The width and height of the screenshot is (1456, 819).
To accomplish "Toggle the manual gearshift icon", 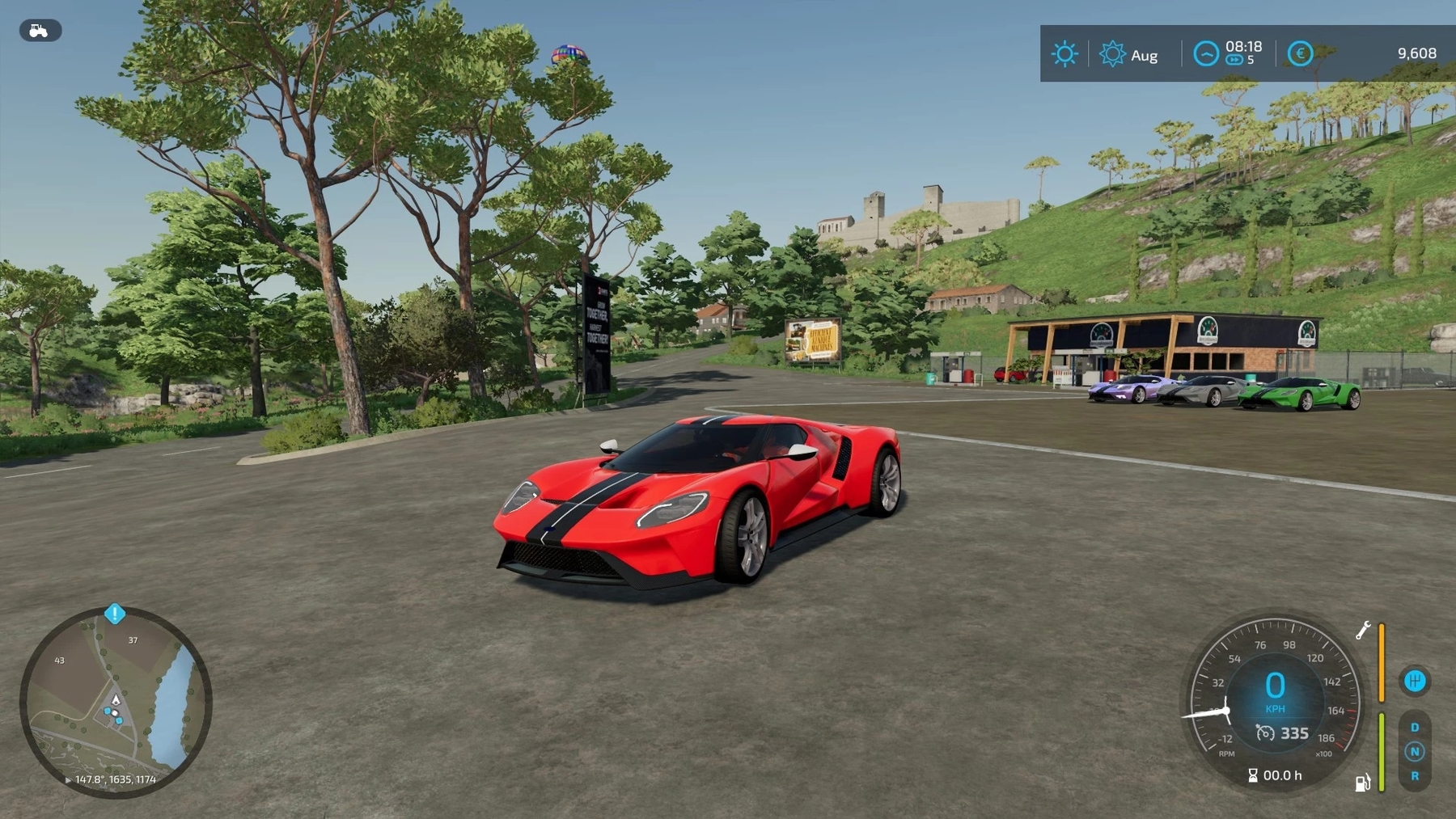I will (x=1414, y=681).
